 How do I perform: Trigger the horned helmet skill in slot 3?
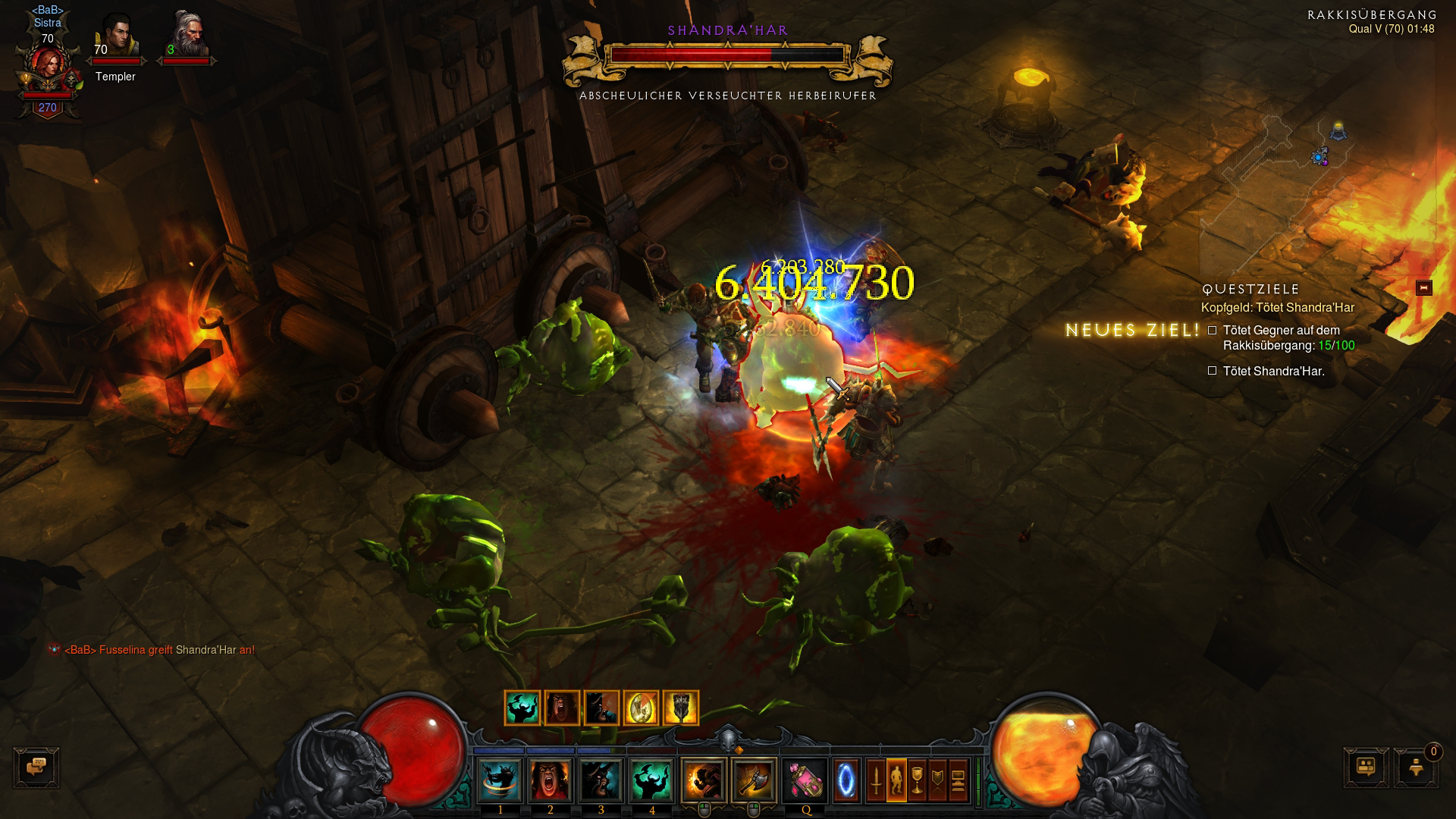601,780
